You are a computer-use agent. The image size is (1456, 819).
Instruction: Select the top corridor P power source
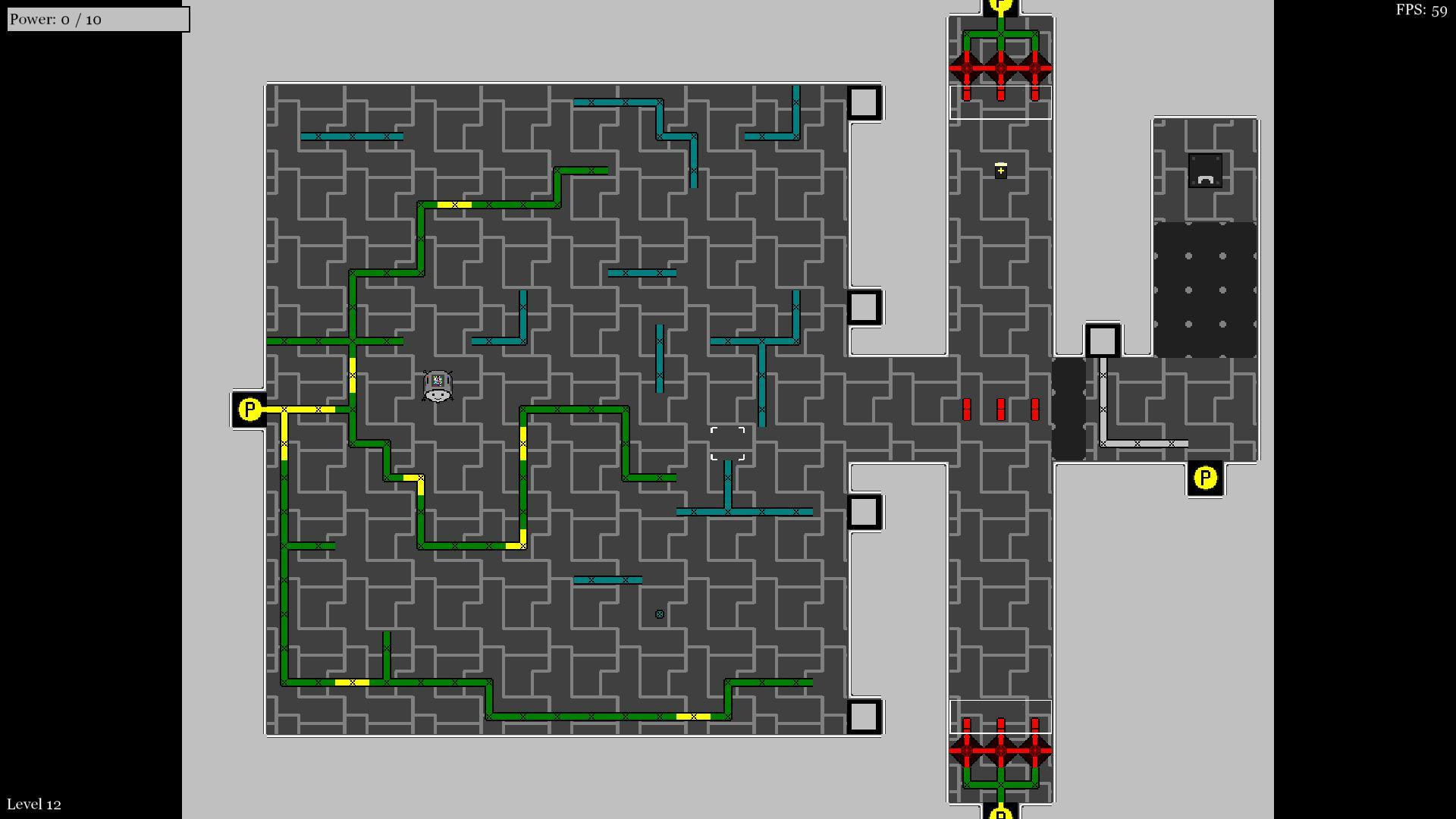pos(1003,6)
